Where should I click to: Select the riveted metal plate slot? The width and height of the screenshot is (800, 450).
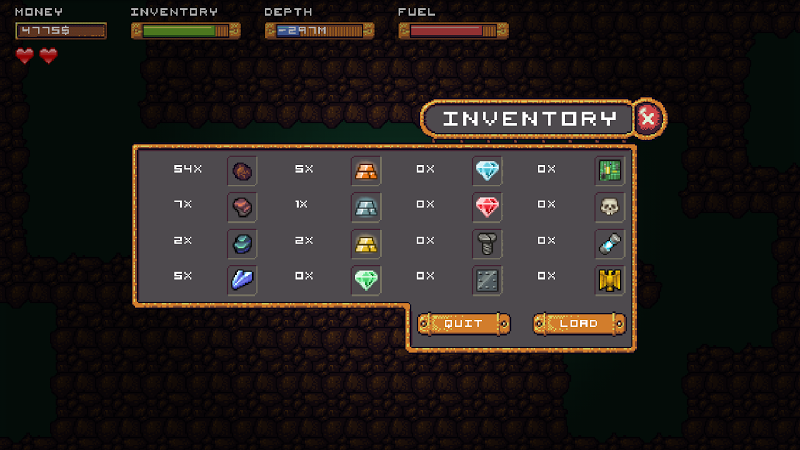487,281
